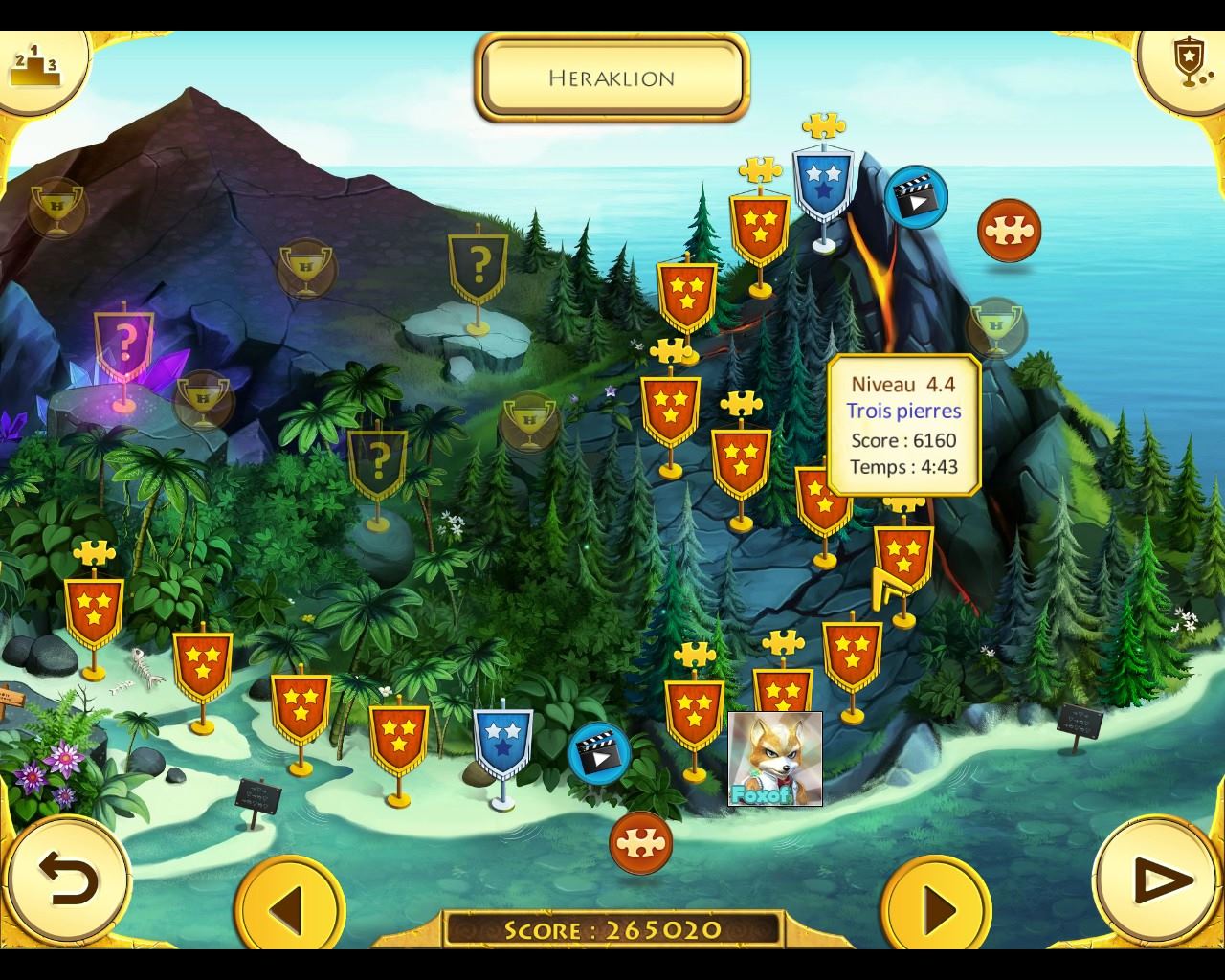Show the previous island with left arrow
Screen dimensions: 1225x980
coord(289,907)
